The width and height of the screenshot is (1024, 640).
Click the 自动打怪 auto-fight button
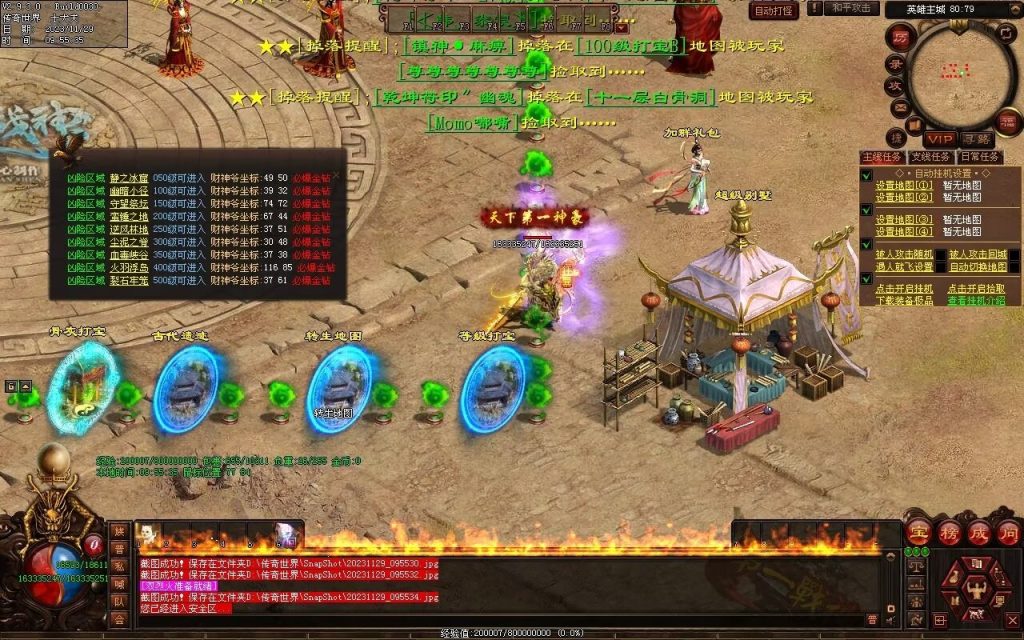[774, 11]
